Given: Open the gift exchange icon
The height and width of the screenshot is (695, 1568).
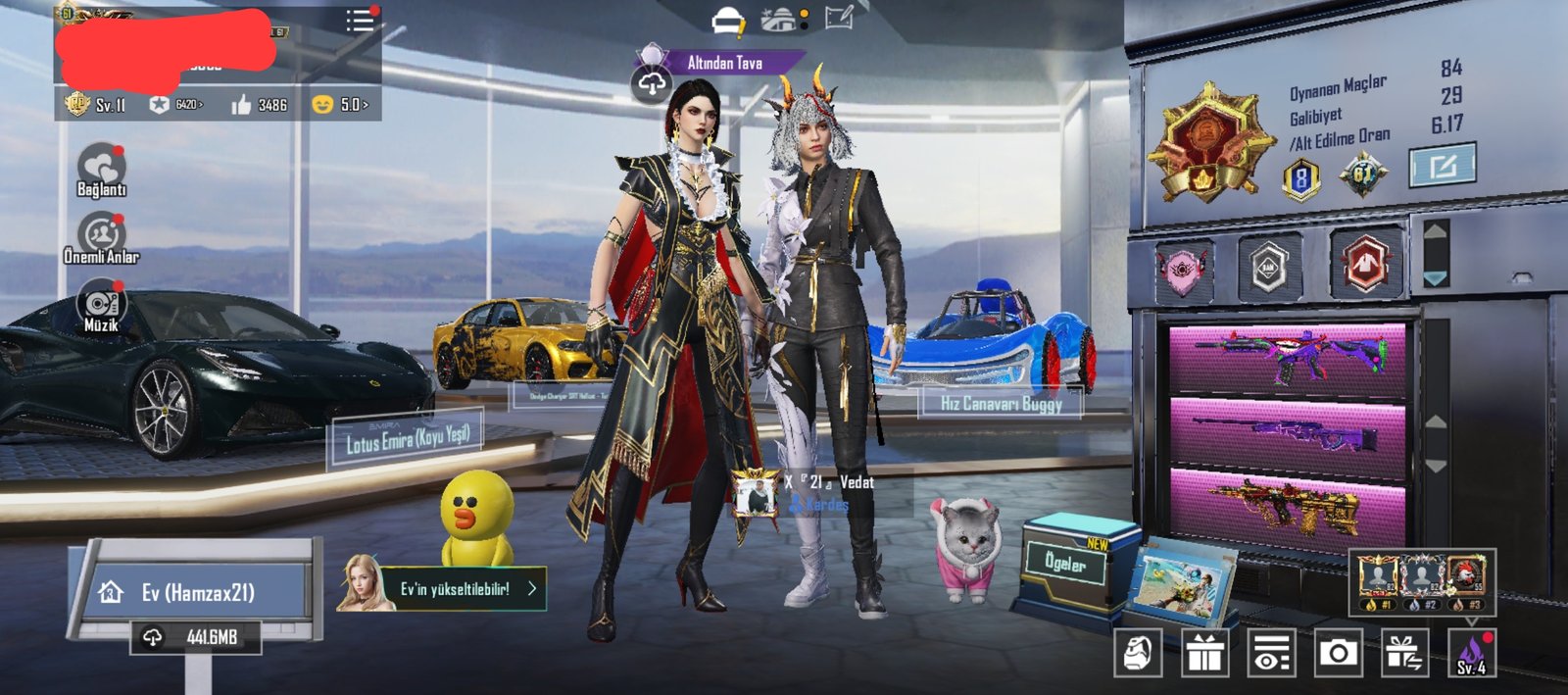Looking at the screenshot, I should (x=1404, y=653).
